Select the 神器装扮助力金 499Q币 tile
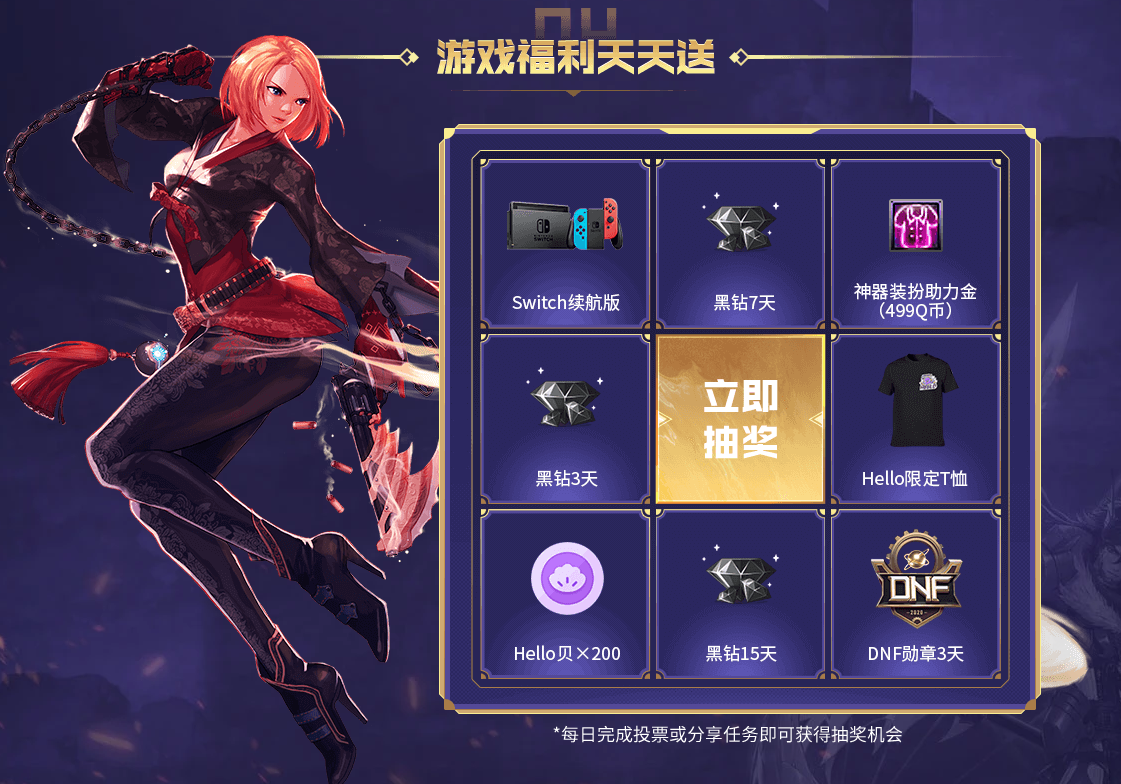1121x784 pixels. pos(915,244)
